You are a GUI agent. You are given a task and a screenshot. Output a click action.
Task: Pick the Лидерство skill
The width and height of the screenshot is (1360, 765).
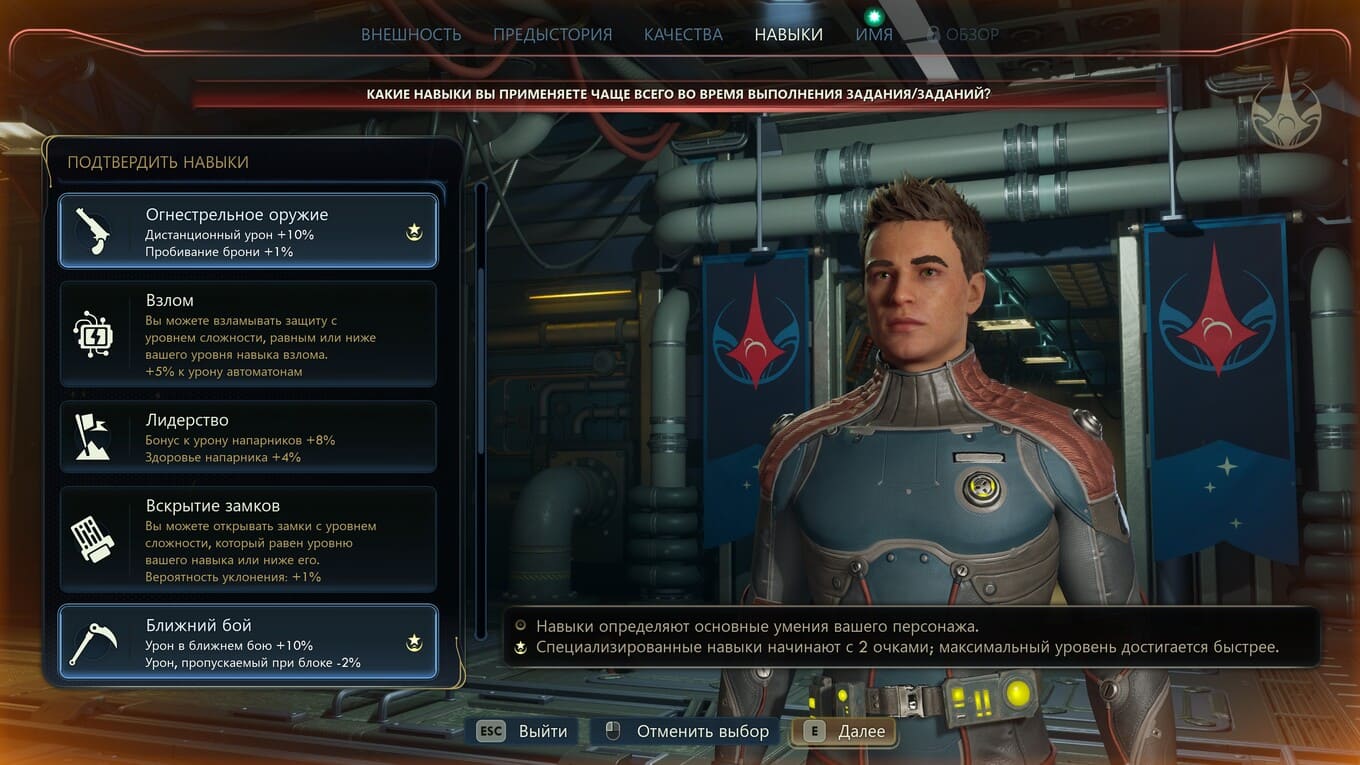coord(248,437)
